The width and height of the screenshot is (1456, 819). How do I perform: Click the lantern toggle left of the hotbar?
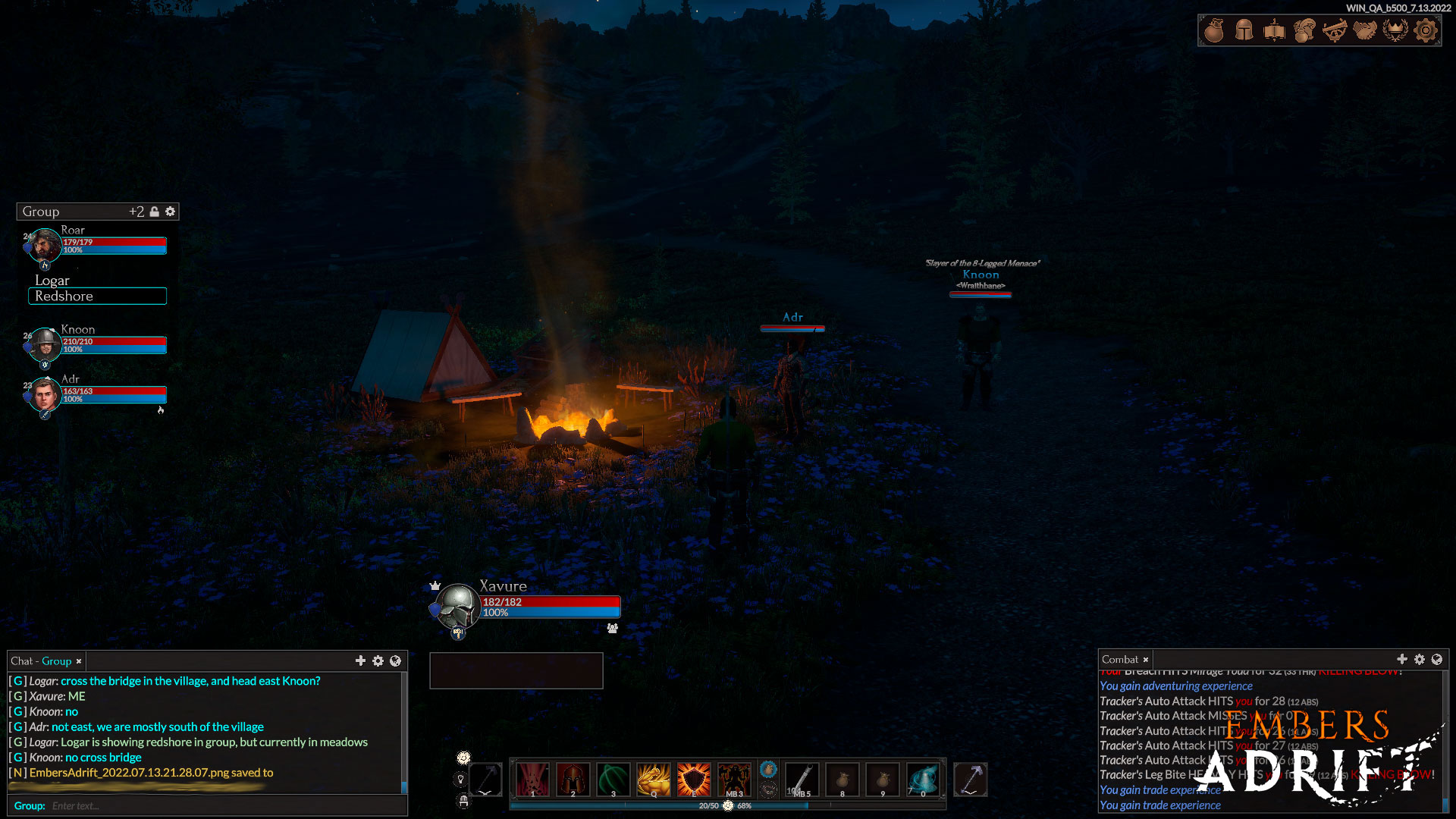click(x=461, y=778)
